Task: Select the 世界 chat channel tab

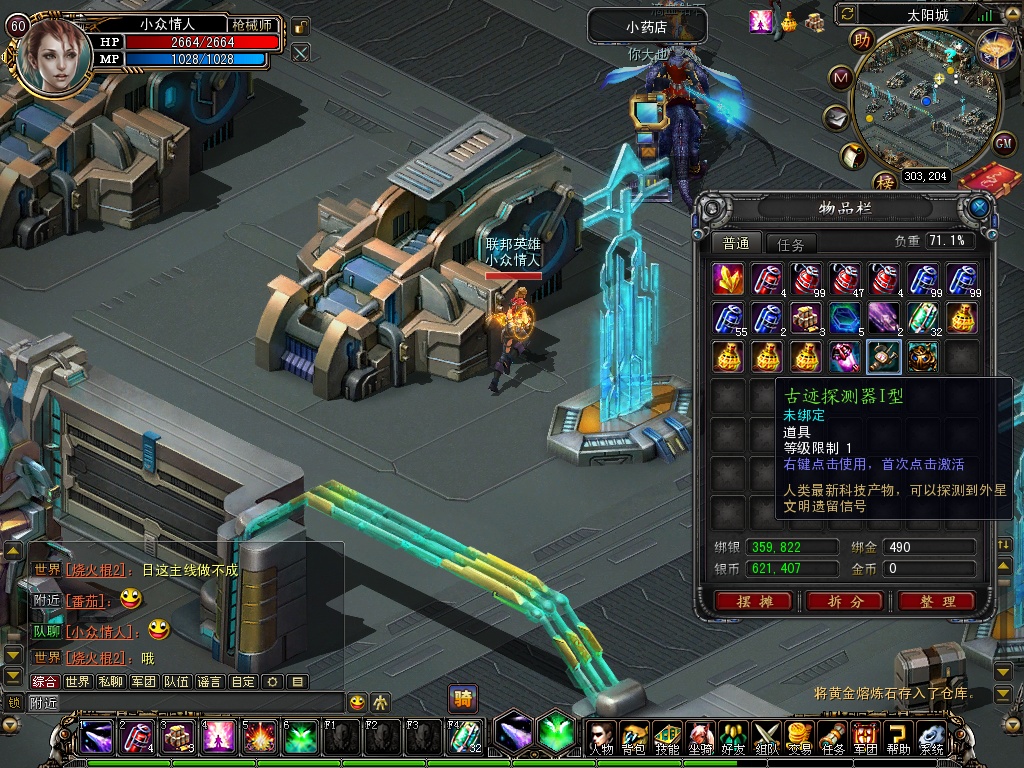Action: [77, 682]
